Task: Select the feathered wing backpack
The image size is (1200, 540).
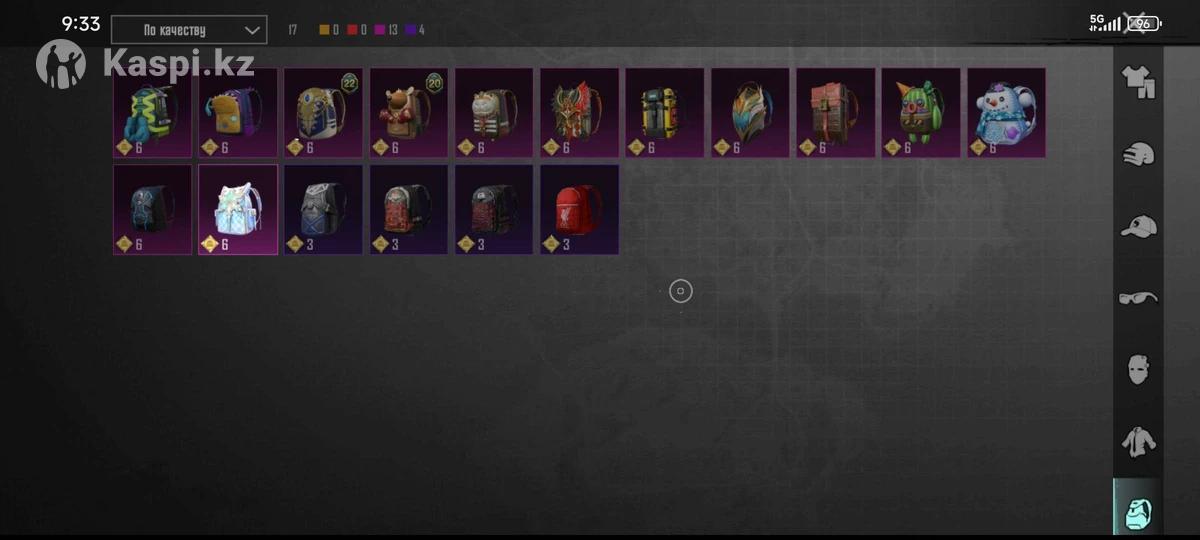Action: [750, 112]
